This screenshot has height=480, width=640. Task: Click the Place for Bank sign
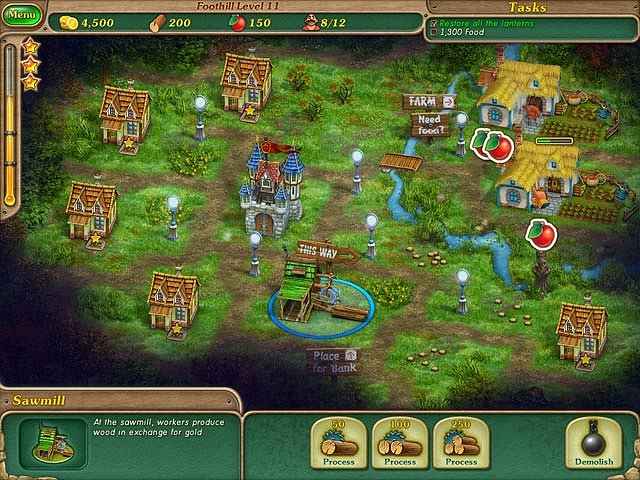pyautogui.click(x=334, y=361)
